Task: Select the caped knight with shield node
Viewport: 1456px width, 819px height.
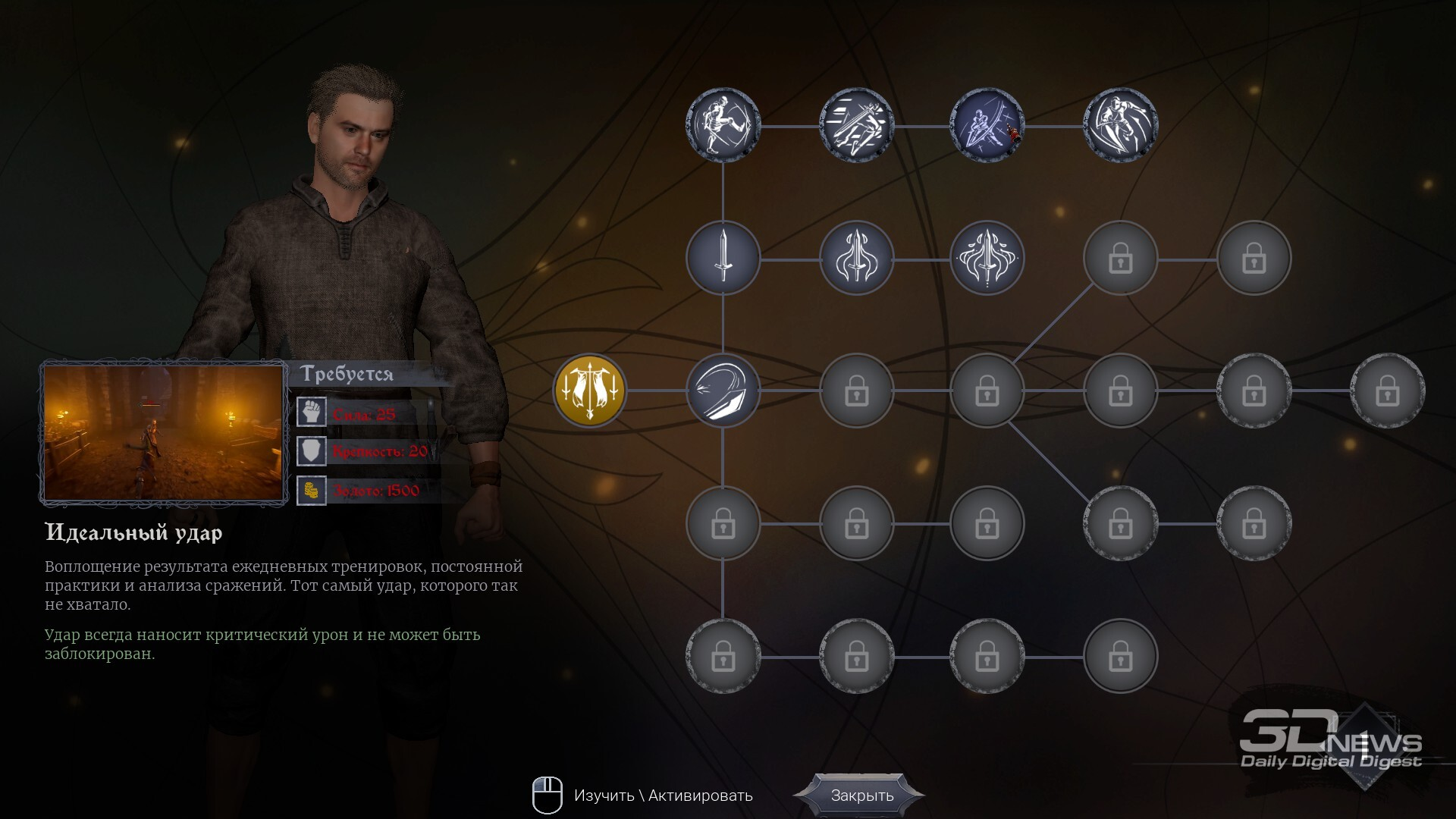Action: coord(1120,125)
